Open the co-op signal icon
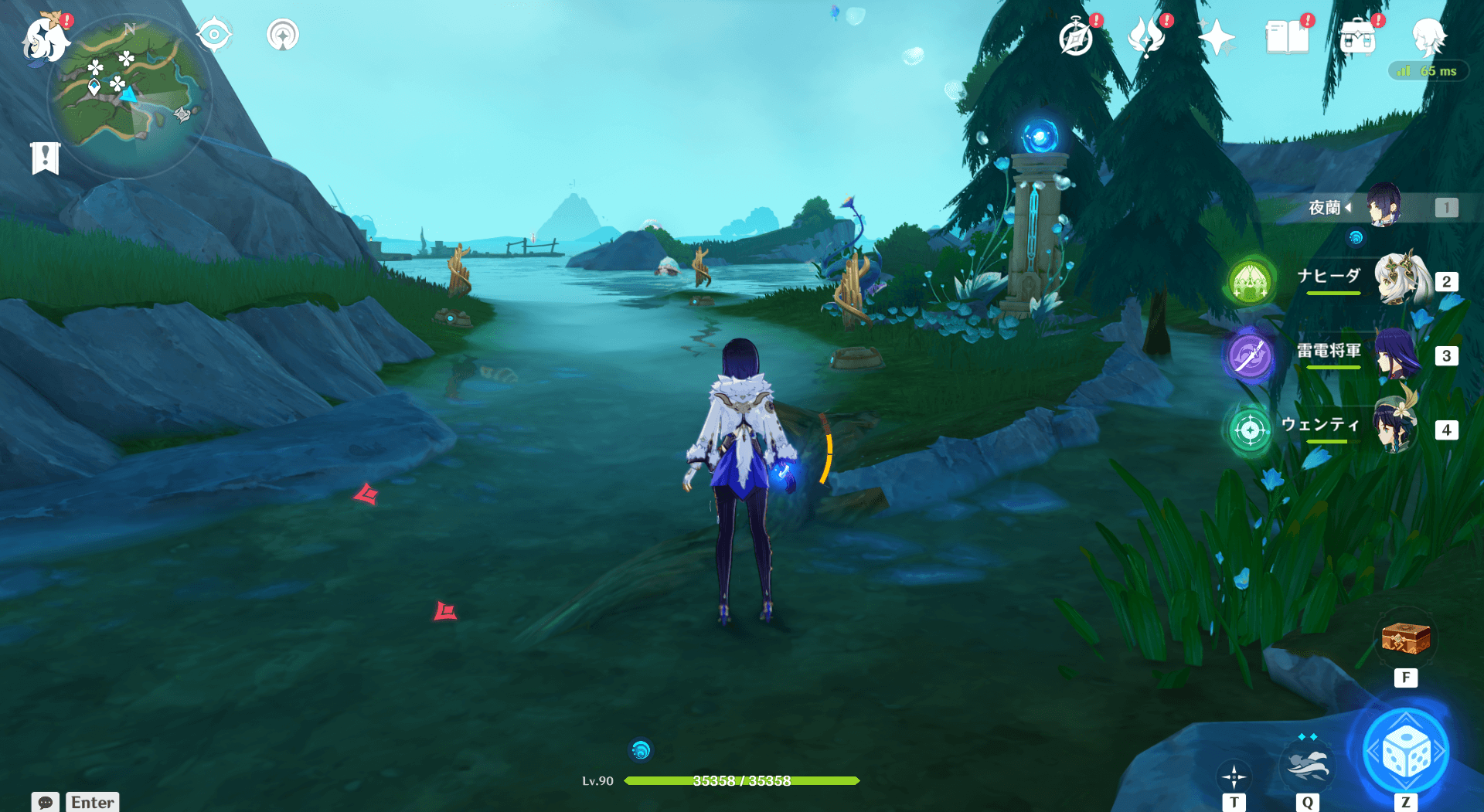1484x812 pixels. [283, 35]
